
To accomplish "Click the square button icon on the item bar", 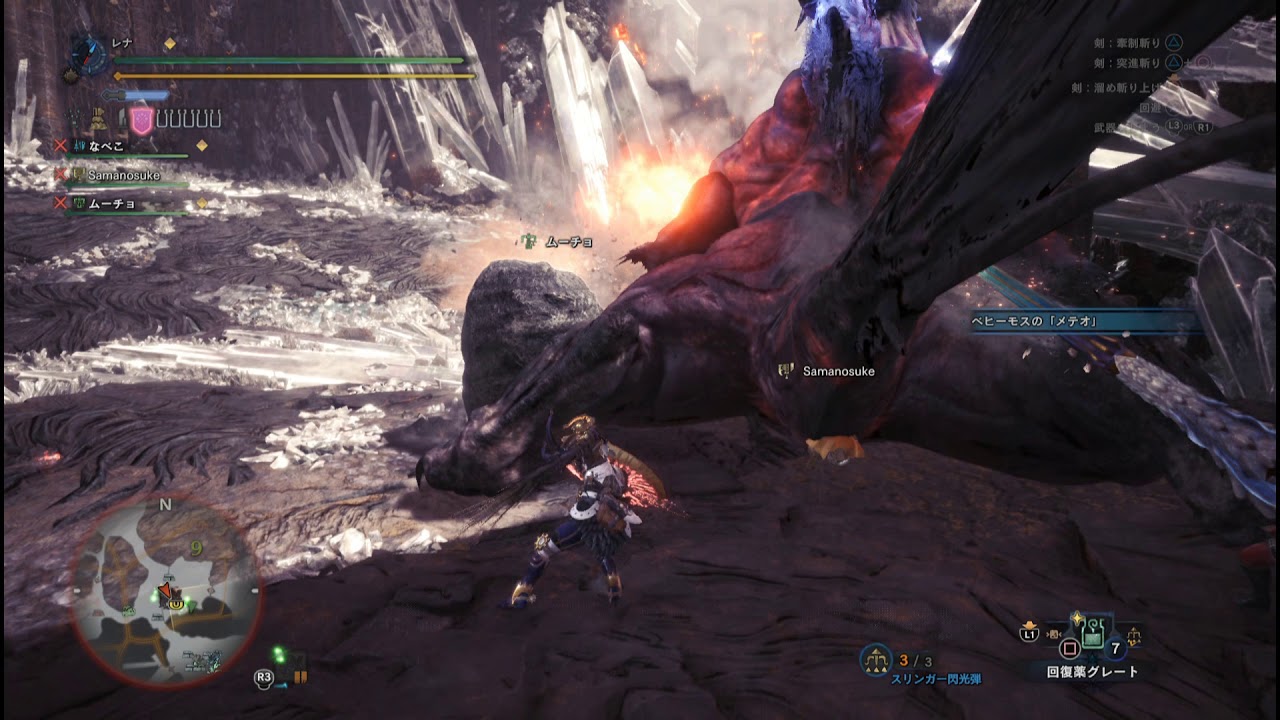I will (x=1069, y=647).
